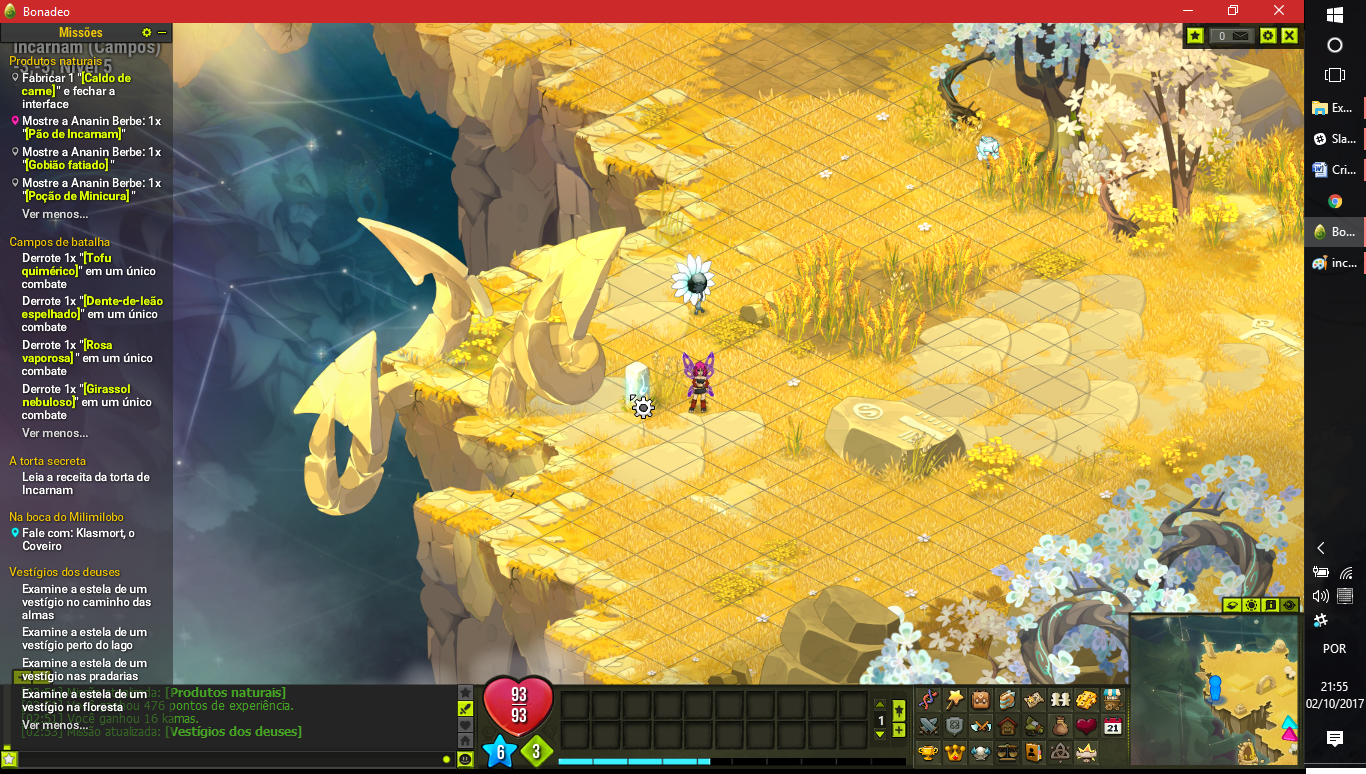The image size is (1366, 774).
Task: Minimize the Missões panel with the dash button
Action: click(x=162, y=33)
